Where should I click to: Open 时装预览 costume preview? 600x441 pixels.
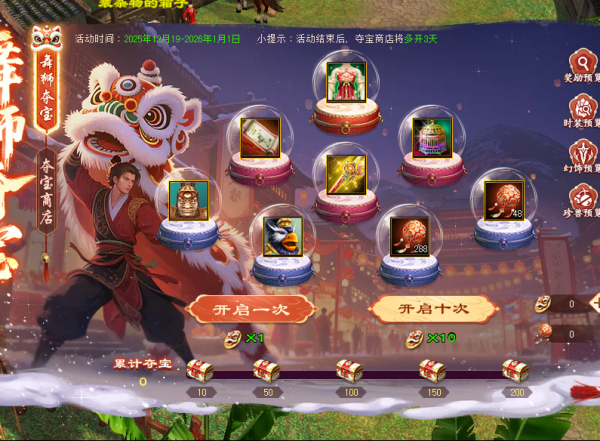pyautogui.click(x=583, y=111)
